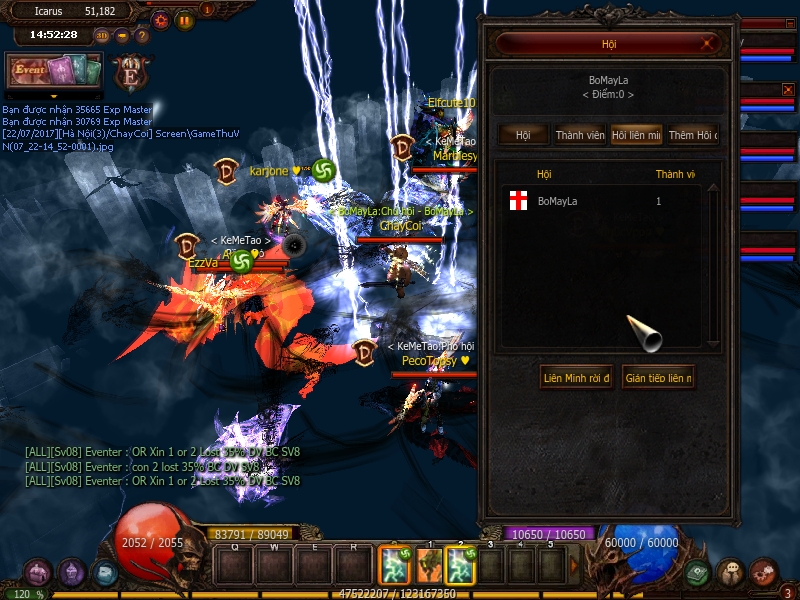Click the blue cube icon bottom left
Image resolution: width=800 pixels, height=600 pixels.
pos(104,573)
